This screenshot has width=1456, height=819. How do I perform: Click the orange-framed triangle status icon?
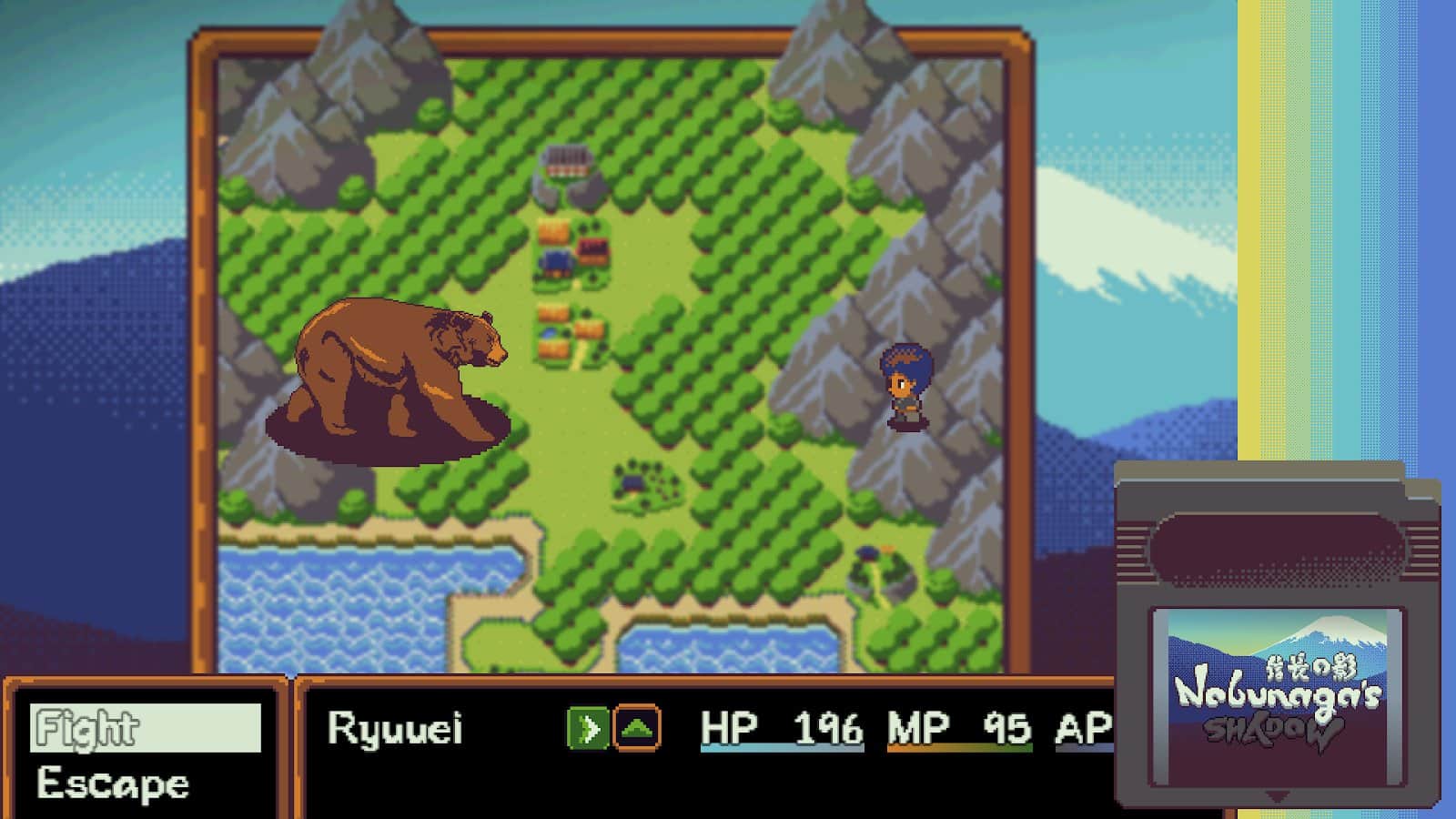(x=637, y=729)
